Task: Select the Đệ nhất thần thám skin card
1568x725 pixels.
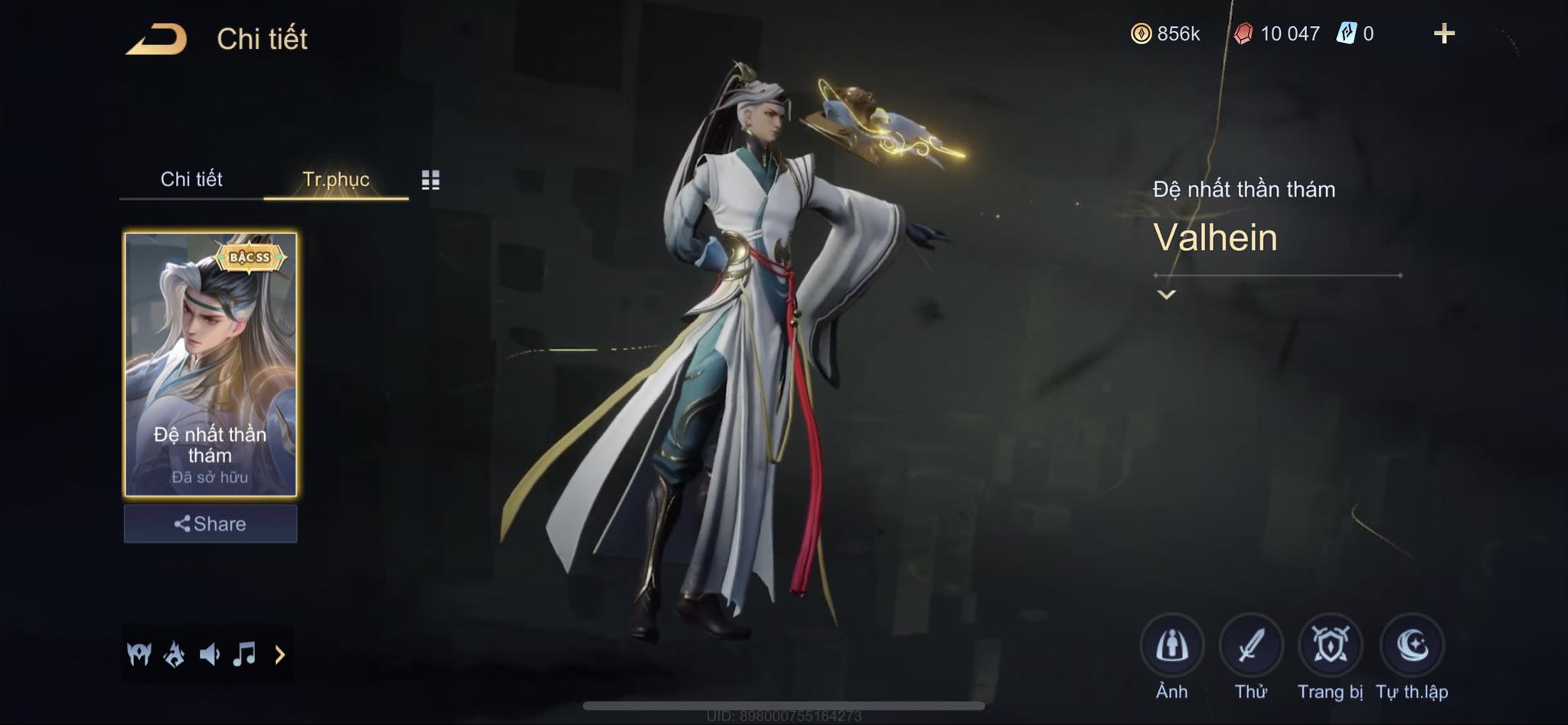Action: 211,364
